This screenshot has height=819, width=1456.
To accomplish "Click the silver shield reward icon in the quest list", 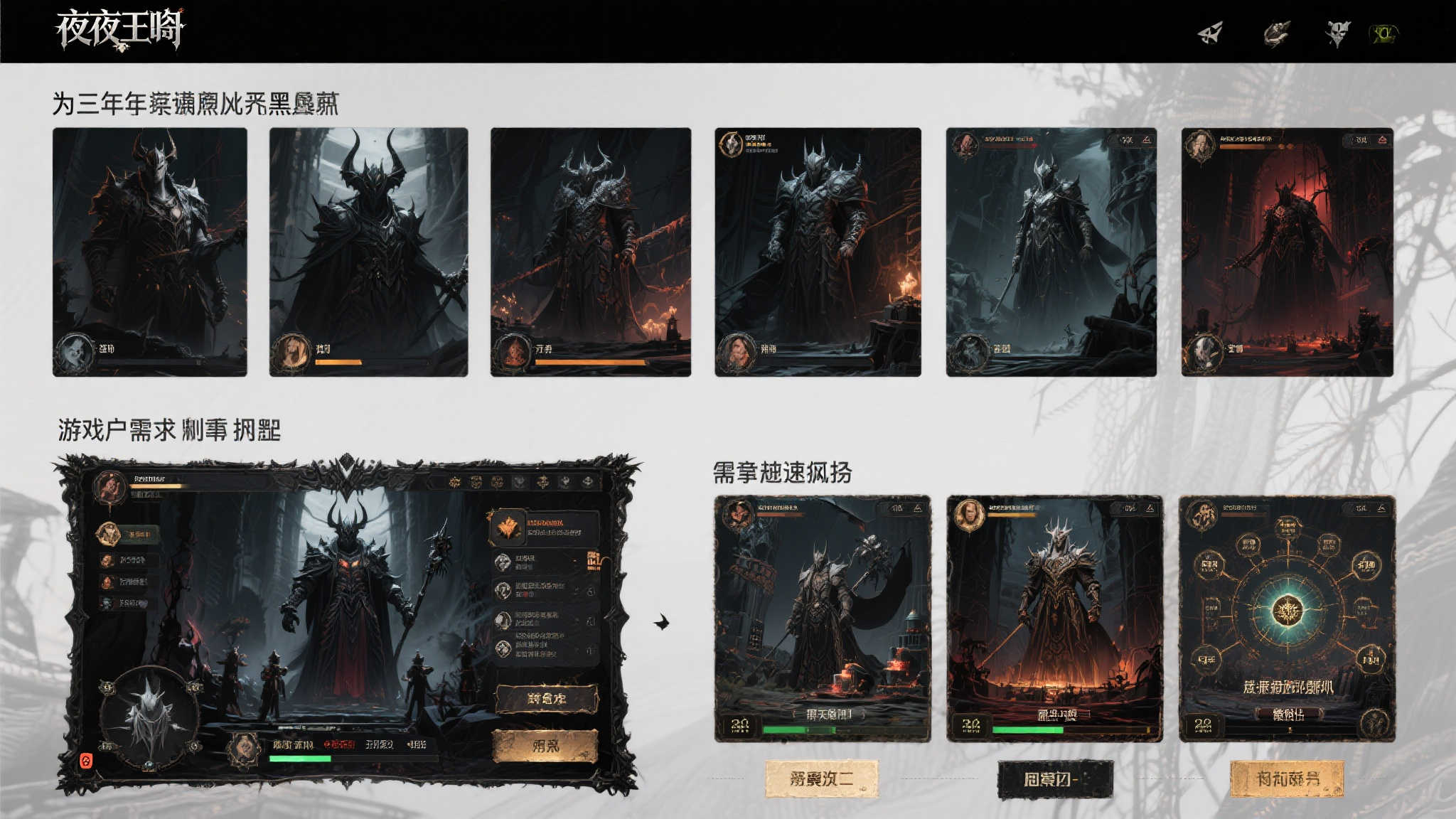I will click(x=503, y=561).
